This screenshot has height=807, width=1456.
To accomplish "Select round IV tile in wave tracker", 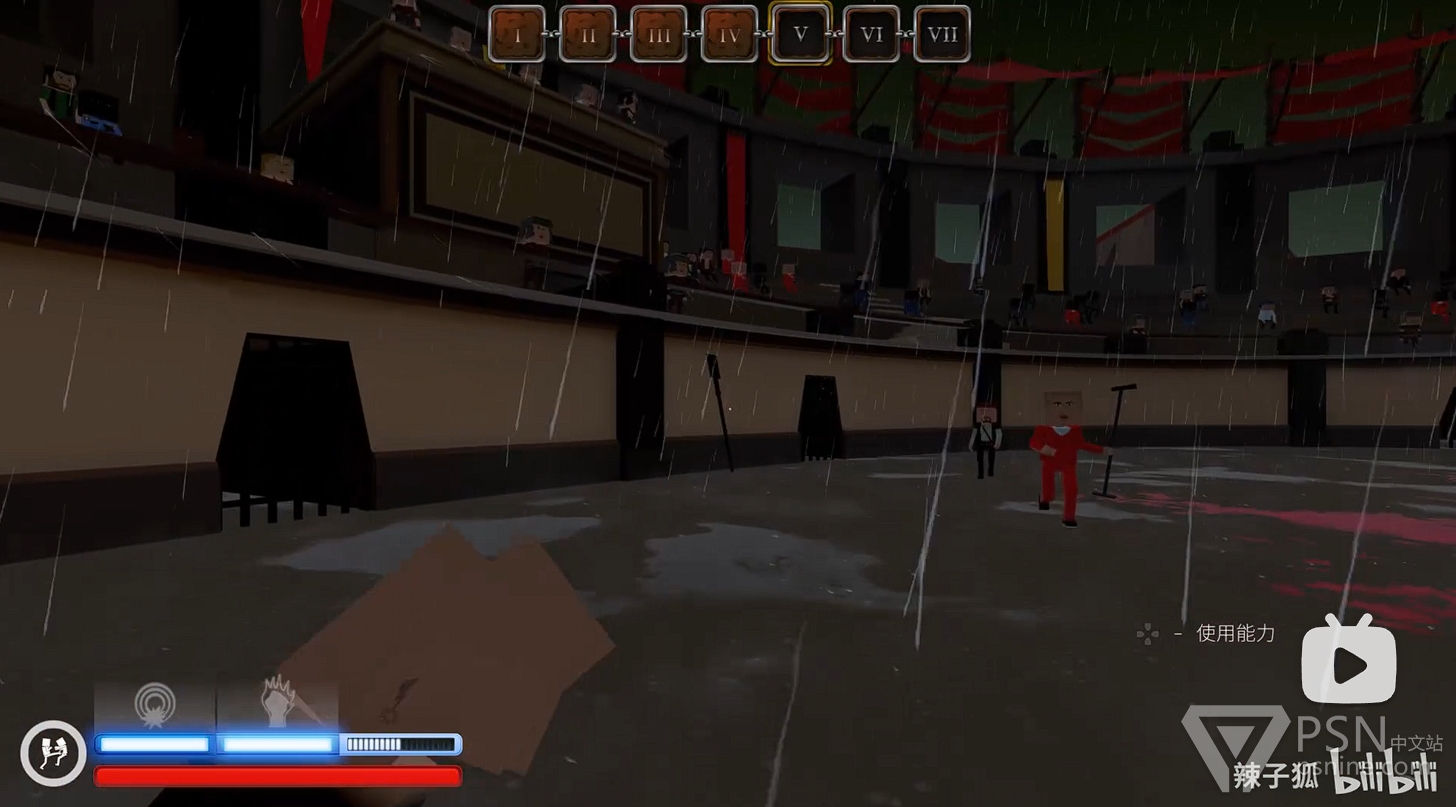I will pyautogui.click(x=730, y=35).
